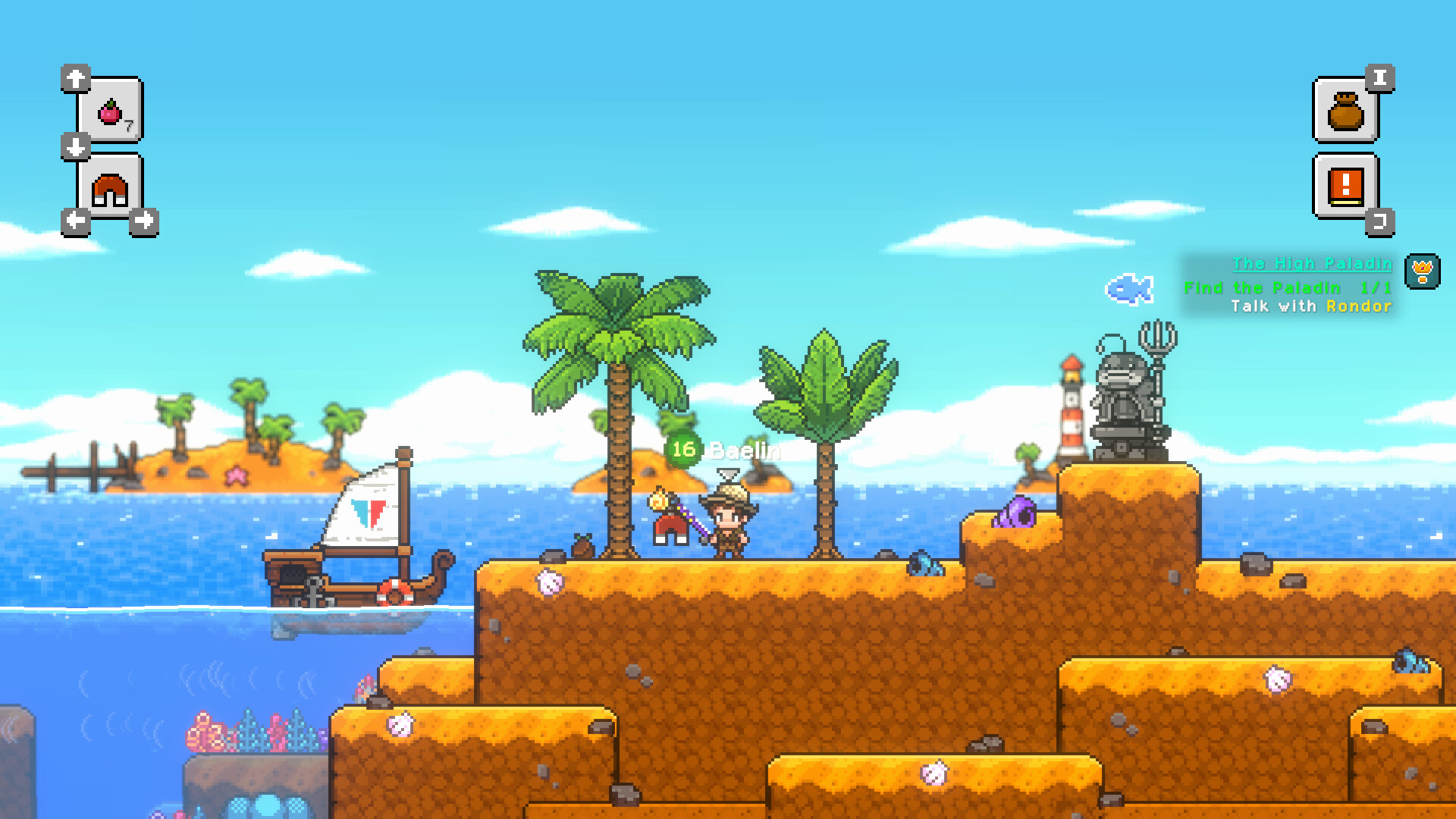Click the red striped lighthouse

coord(1072,409)
